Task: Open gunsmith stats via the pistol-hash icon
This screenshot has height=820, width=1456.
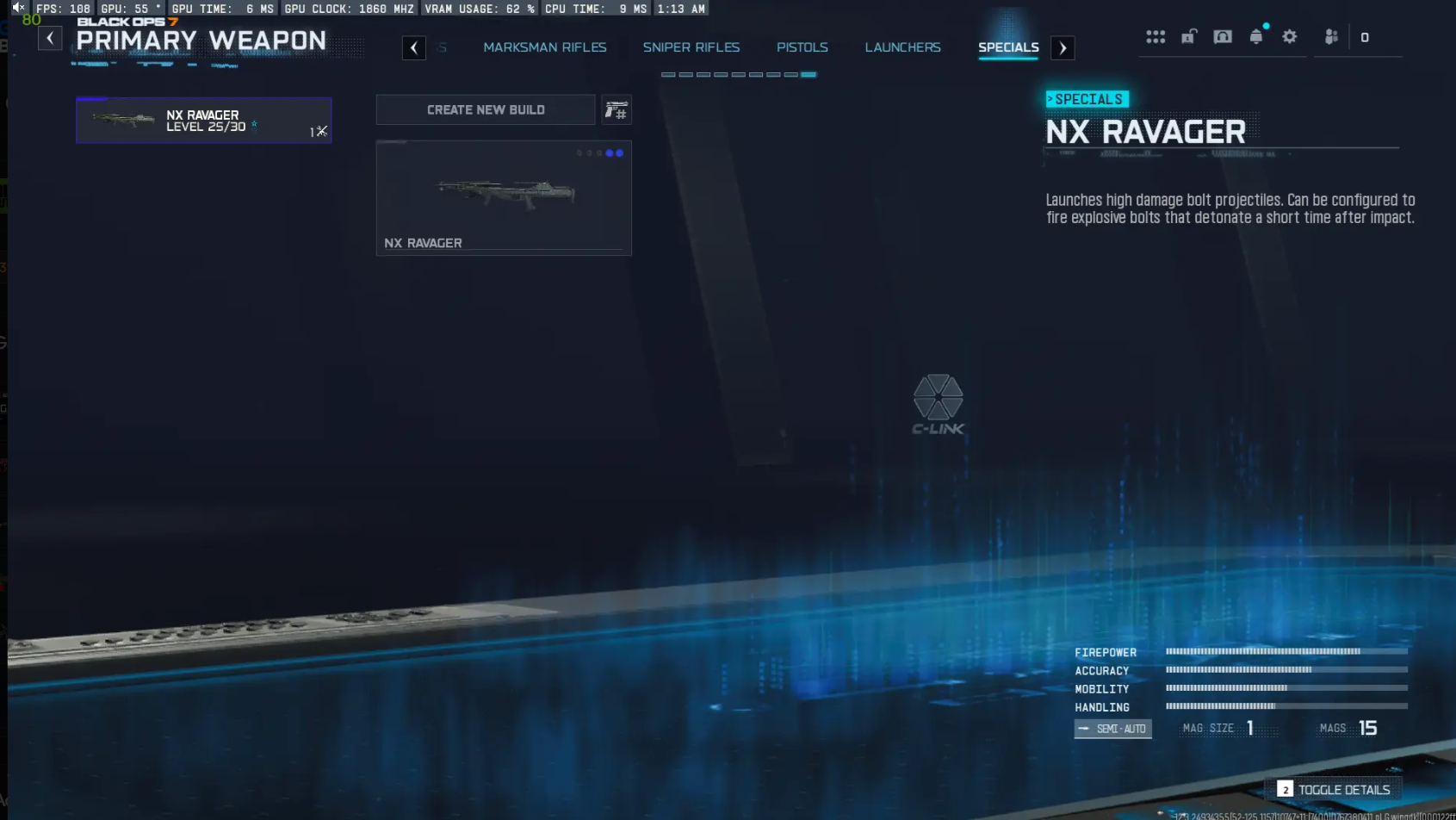Action: [x=616, y=109]
